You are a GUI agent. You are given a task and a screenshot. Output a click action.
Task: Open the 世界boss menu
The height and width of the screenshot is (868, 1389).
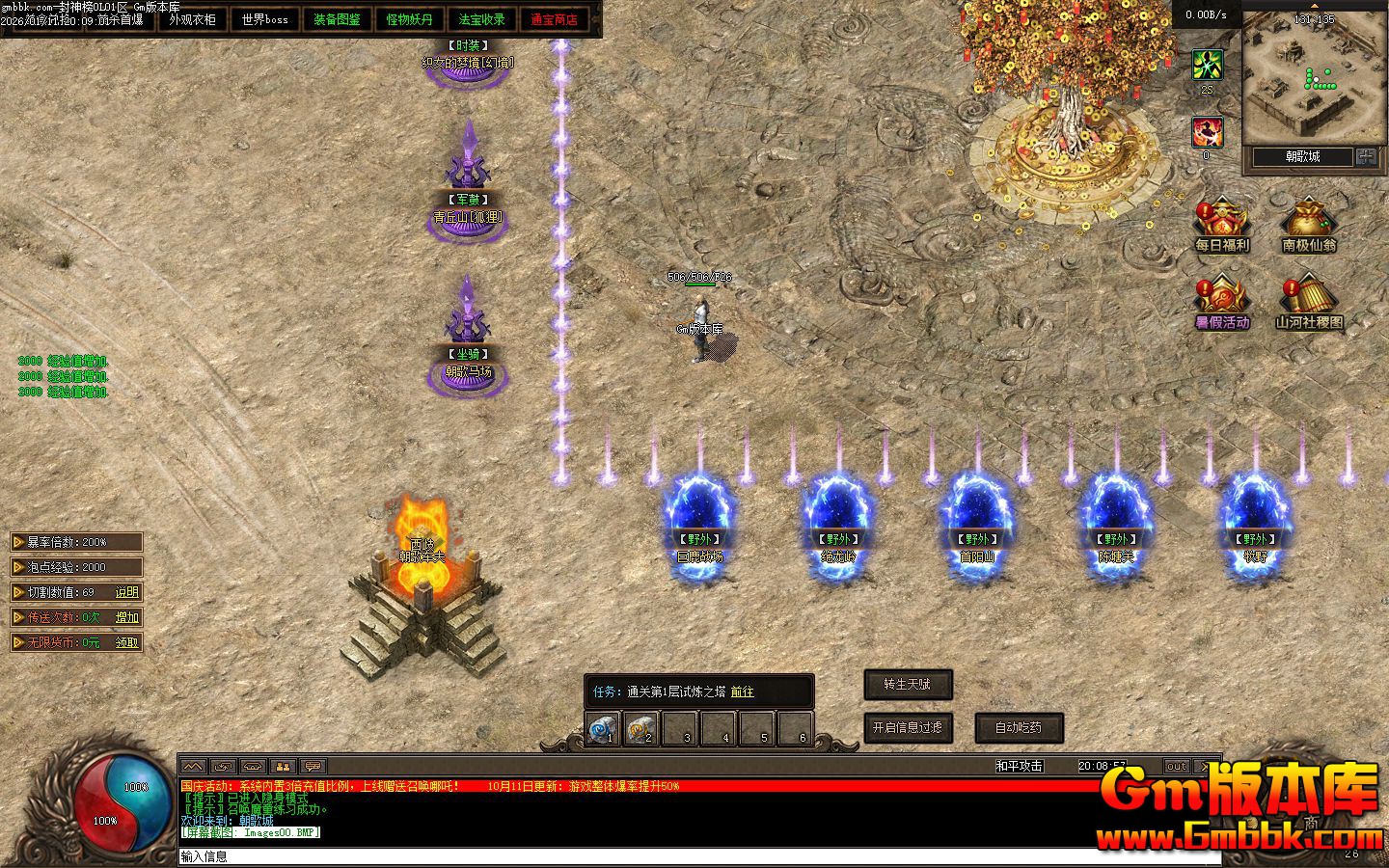coord(265,19)
